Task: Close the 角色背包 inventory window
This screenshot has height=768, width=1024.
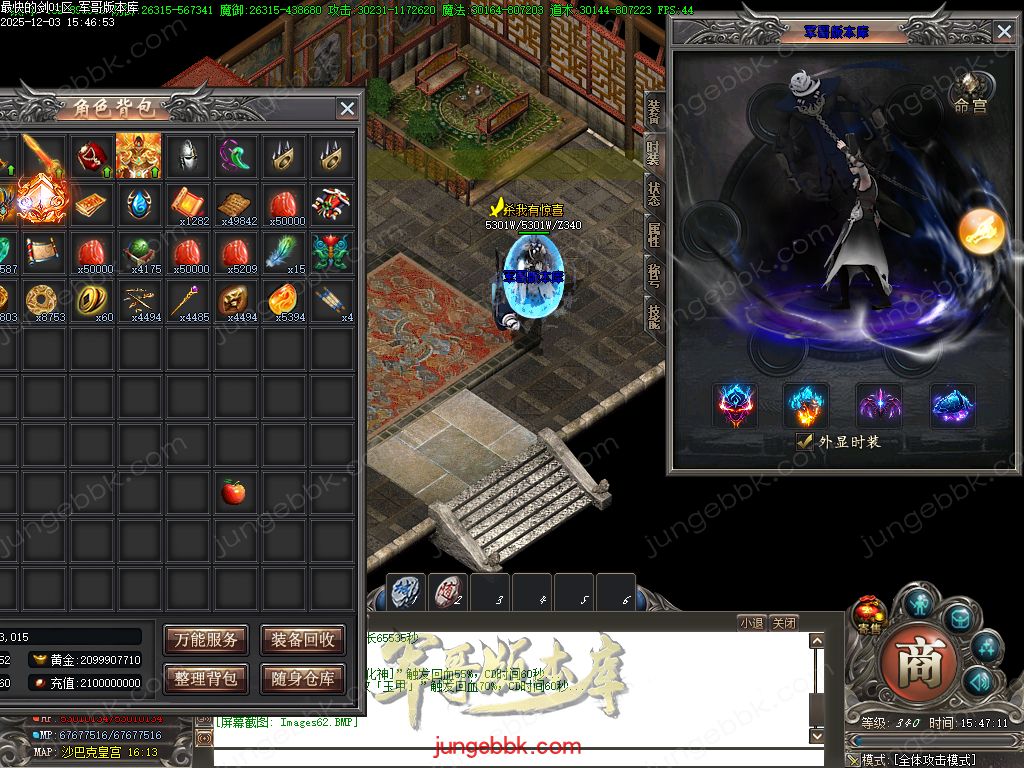Action: 347,109
